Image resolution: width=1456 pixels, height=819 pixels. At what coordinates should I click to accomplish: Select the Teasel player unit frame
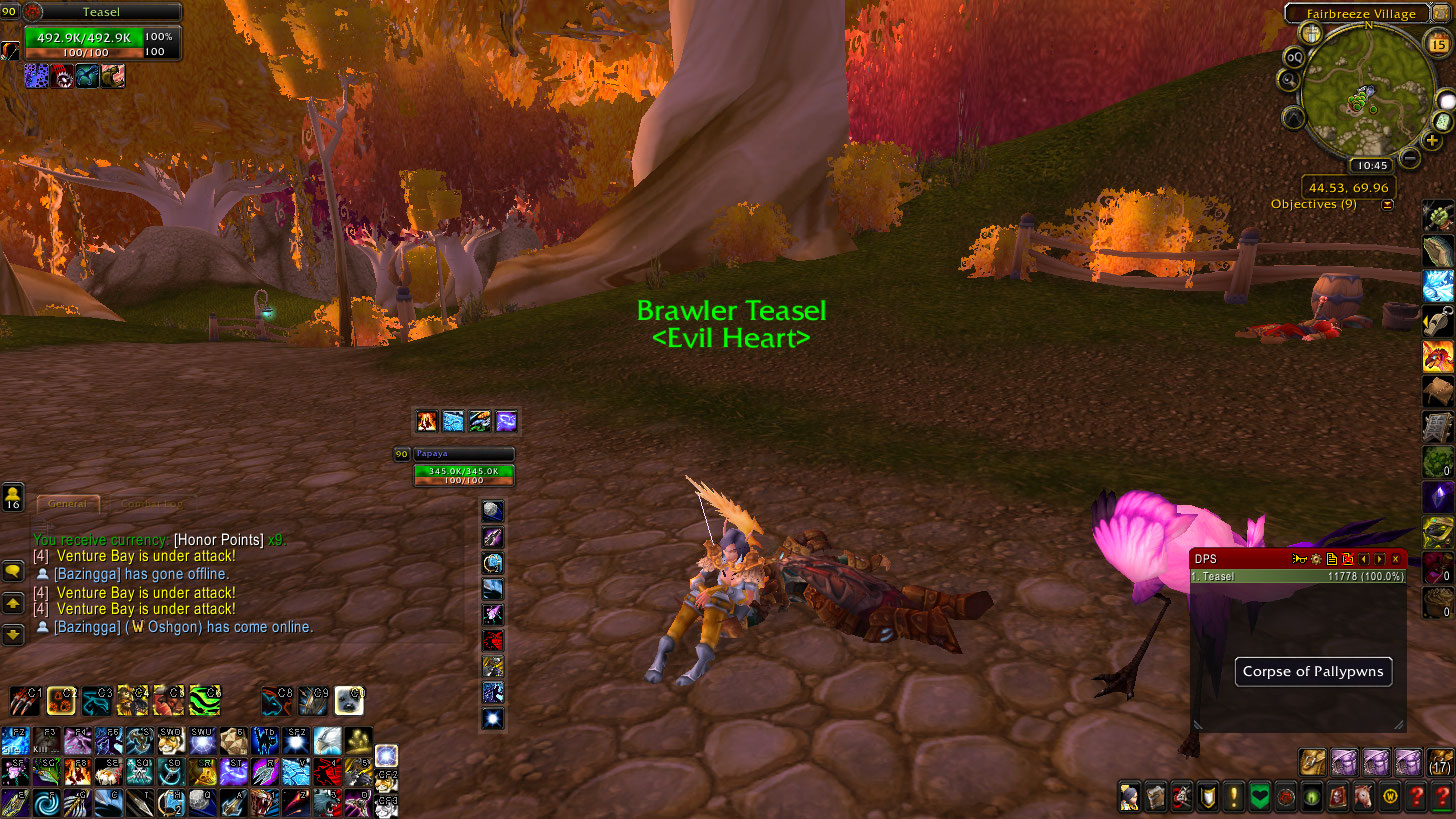click(x=100, y=35)
